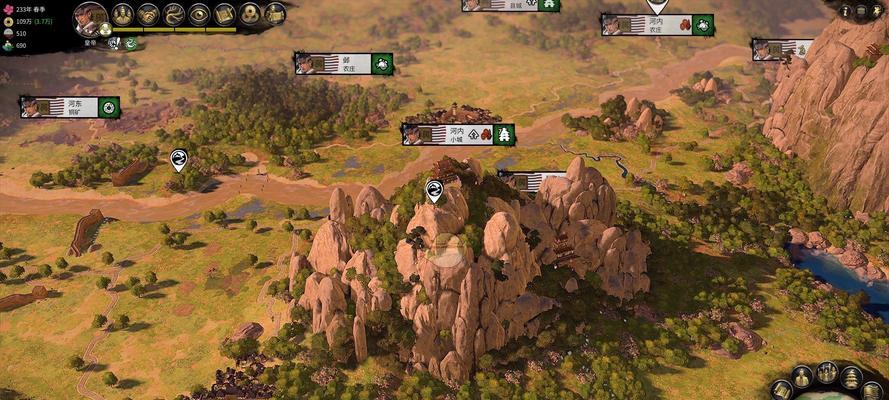Click the map pin marker above the mountain
Image resolution: width=889 pixels, height=400 pixels.
coord(434,190)
